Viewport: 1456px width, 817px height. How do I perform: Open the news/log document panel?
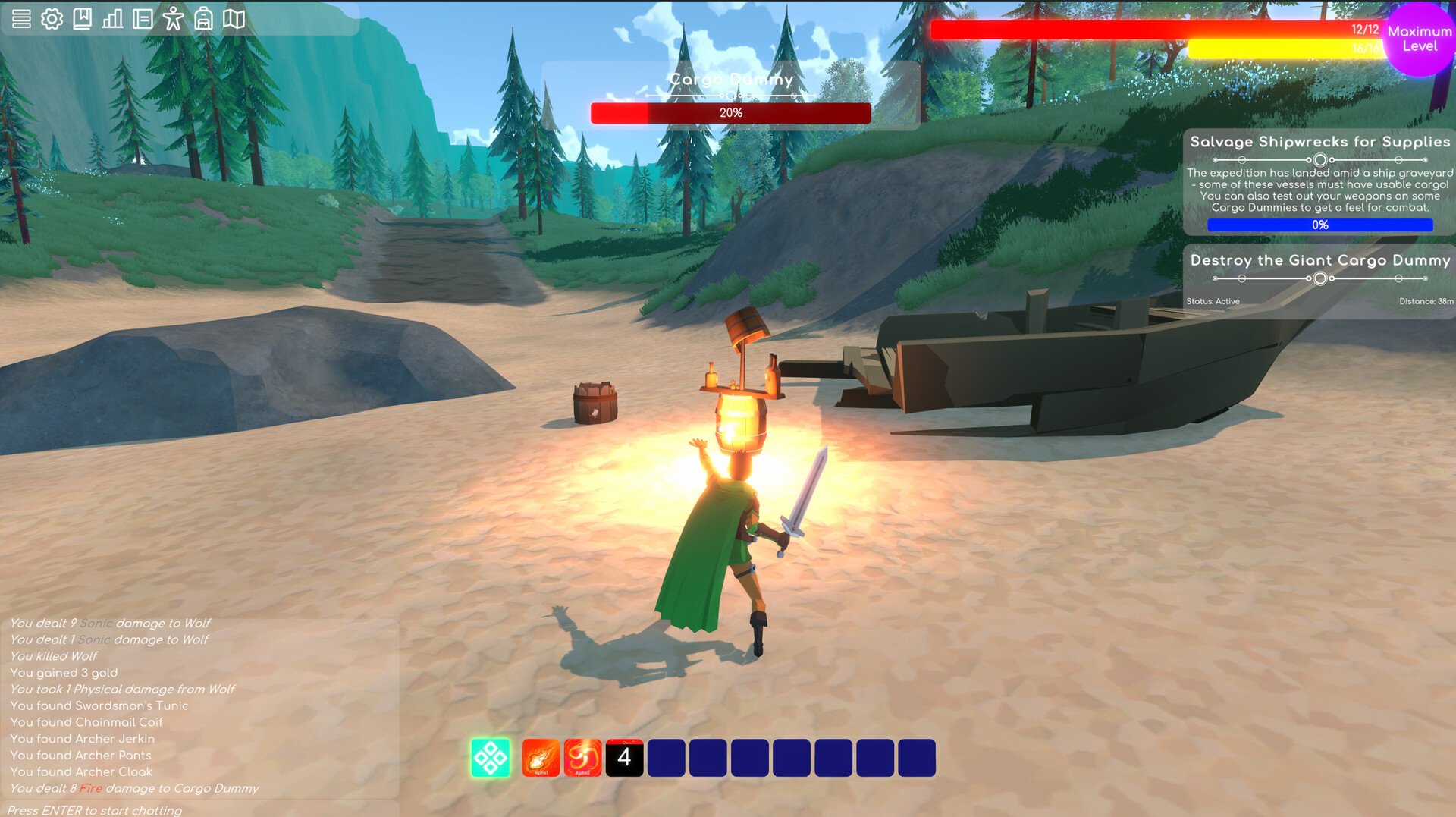(x=143, y=19)
